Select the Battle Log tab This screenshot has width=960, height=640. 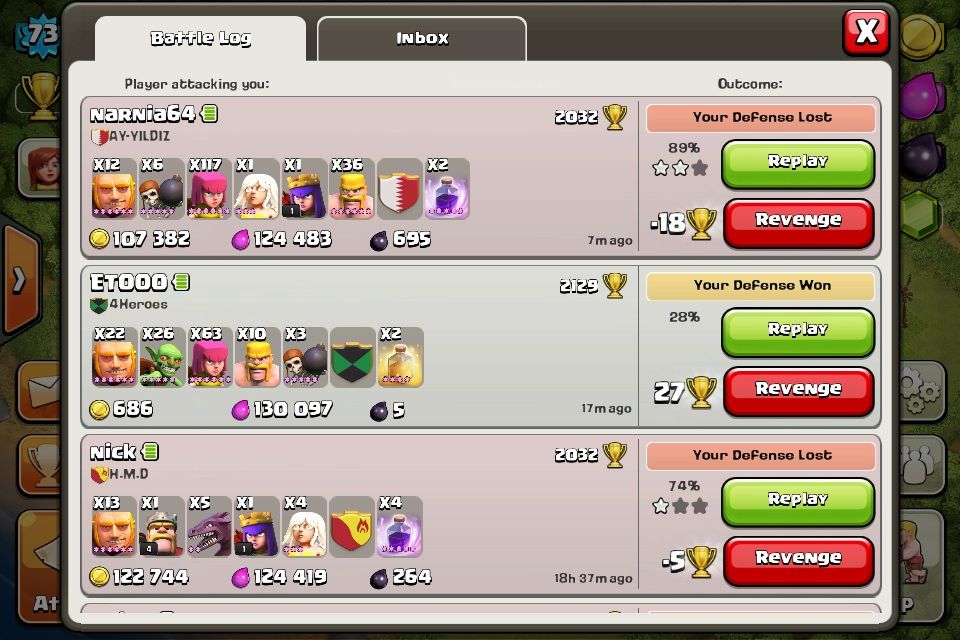[x=200, y=39]
